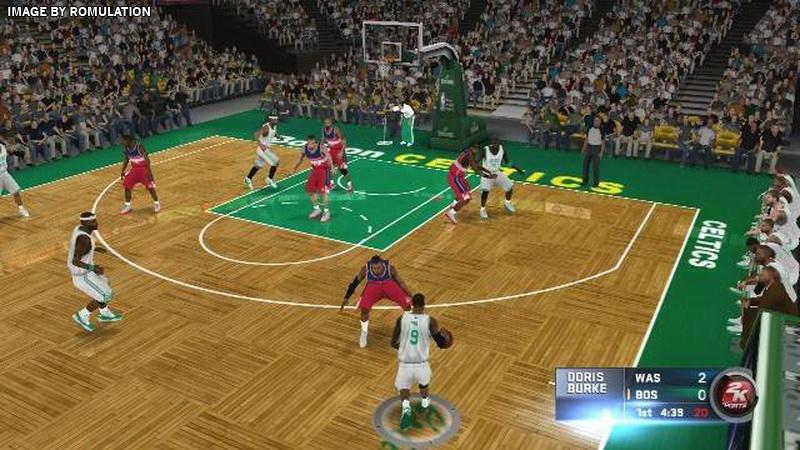The image size is (800, 450).
Task: Click the 2K Sports logo on the scorebug
Action: point(733,392)
